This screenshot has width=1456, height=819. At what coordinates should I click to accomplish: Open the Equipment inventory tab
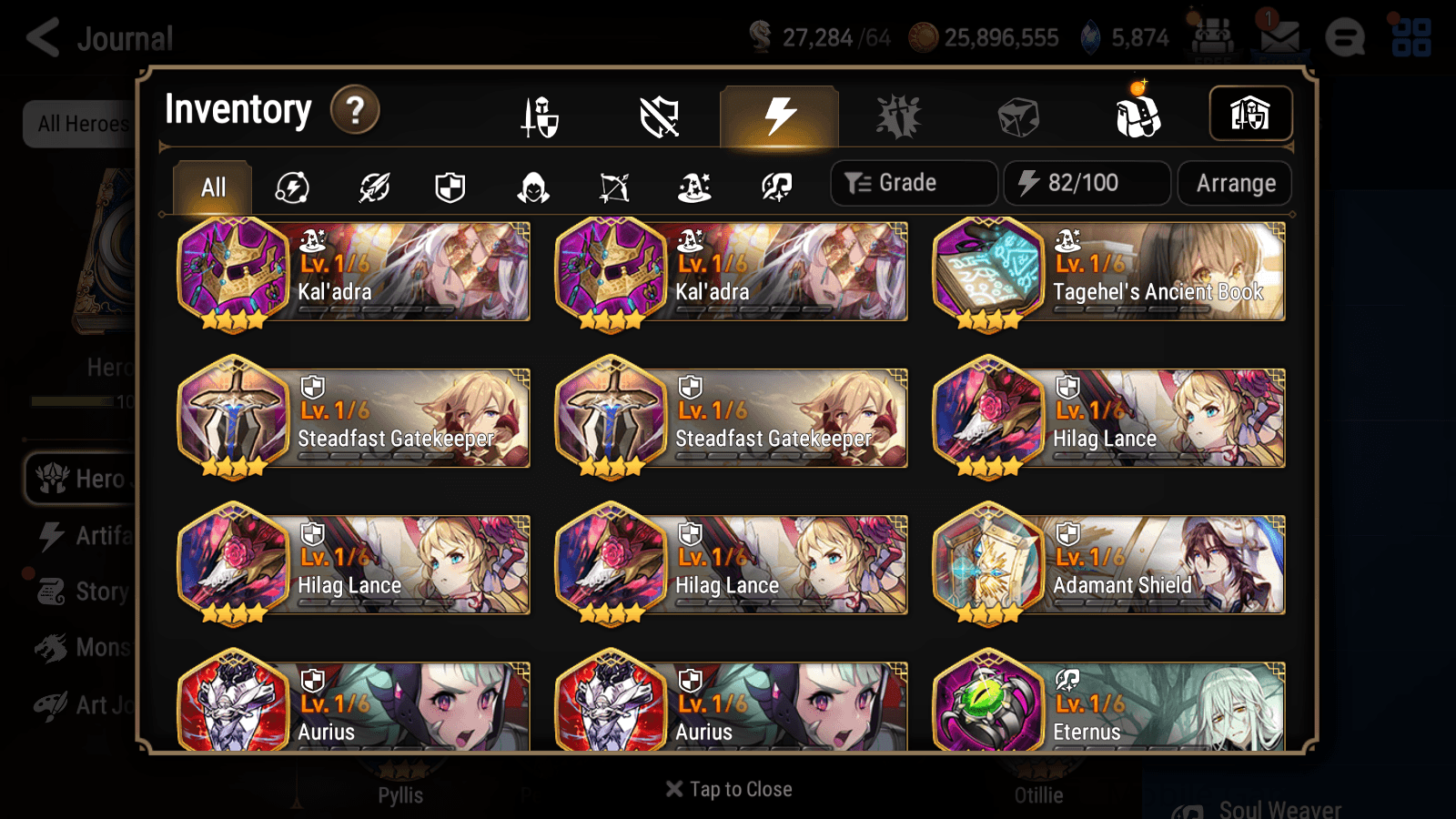(x=540, y=116)
